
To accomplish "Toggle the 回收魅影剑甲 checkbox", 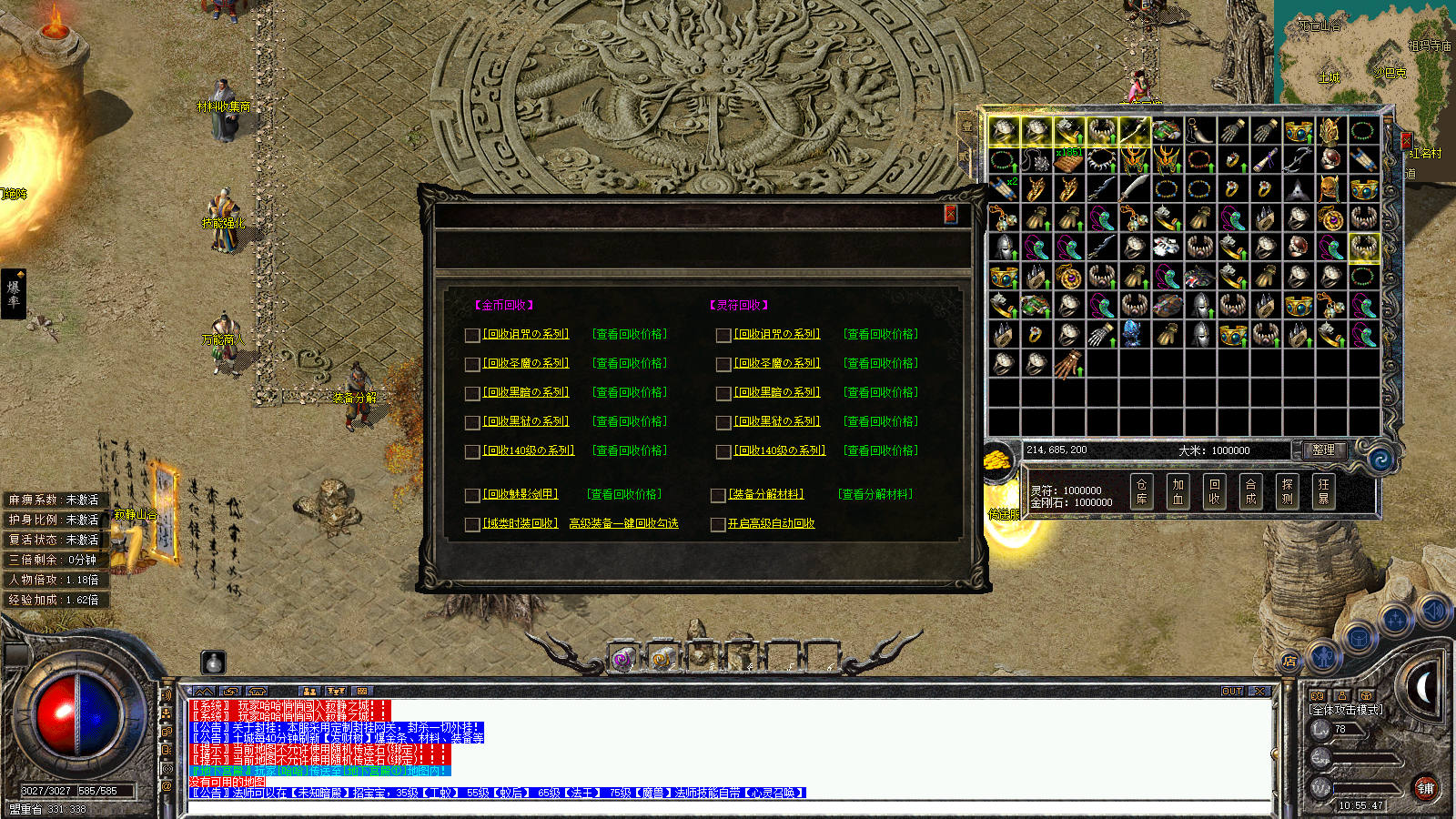I will pos(472,495).
